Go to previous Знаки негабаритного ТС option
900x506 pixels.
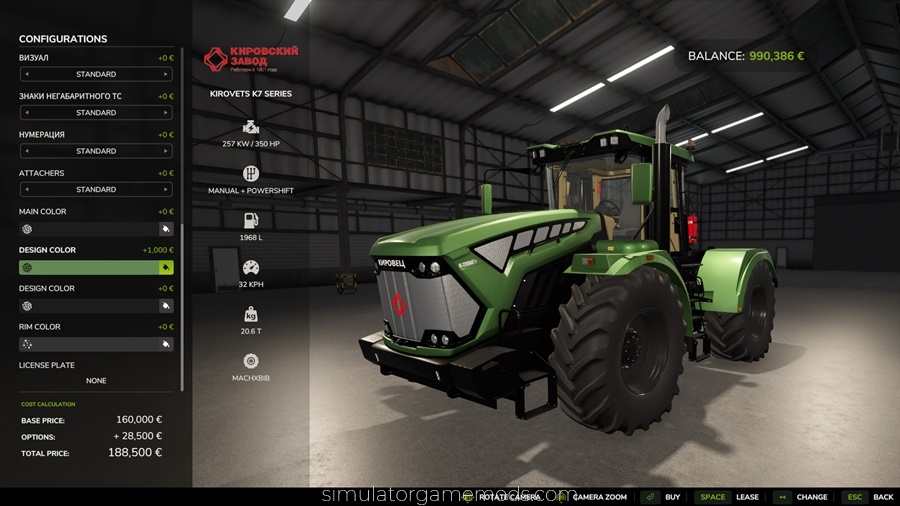26,113
